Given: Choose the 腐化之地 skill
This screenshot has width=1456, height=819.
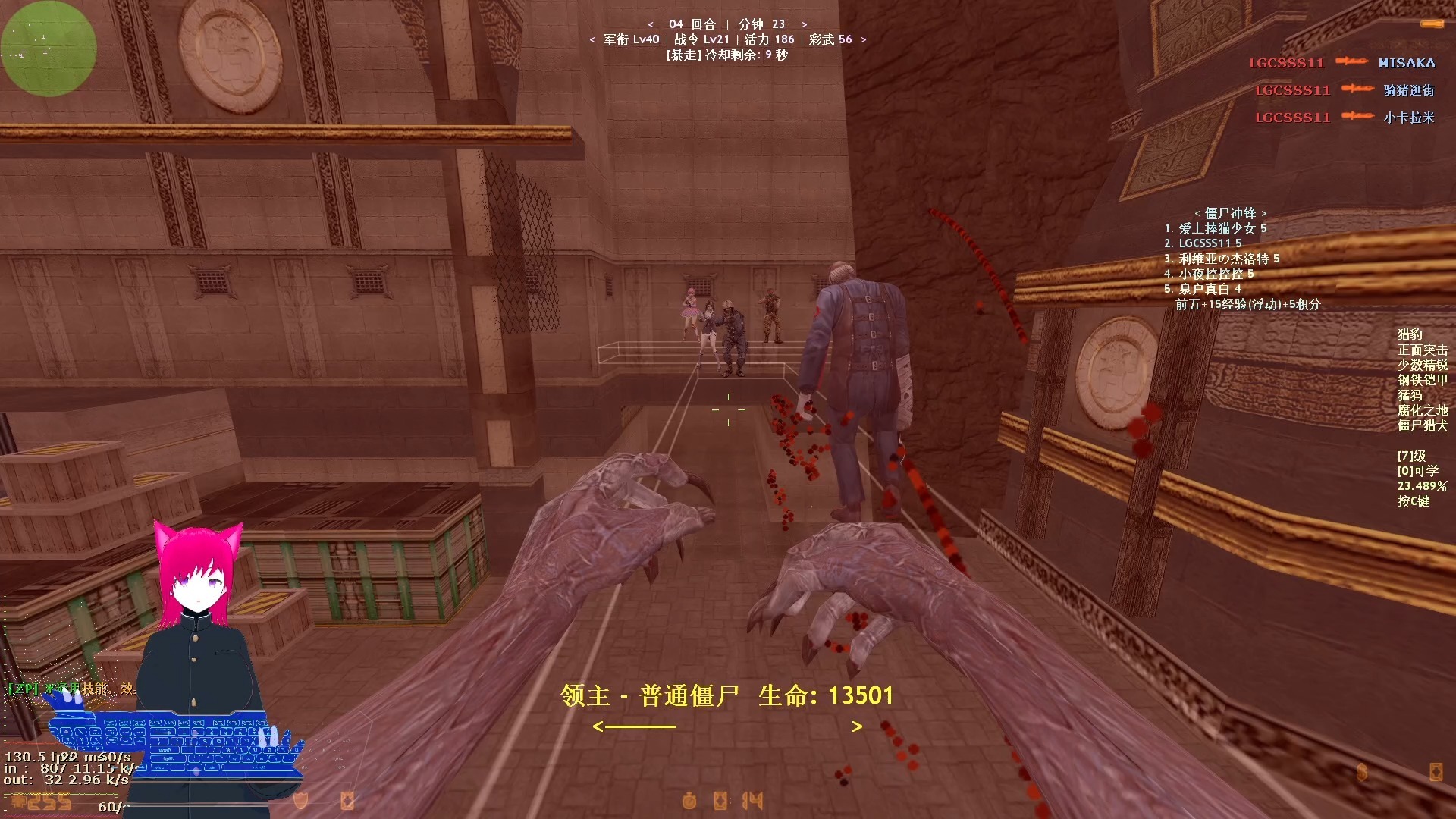Looking at the screenshot, I should (x=1422, y=410).
